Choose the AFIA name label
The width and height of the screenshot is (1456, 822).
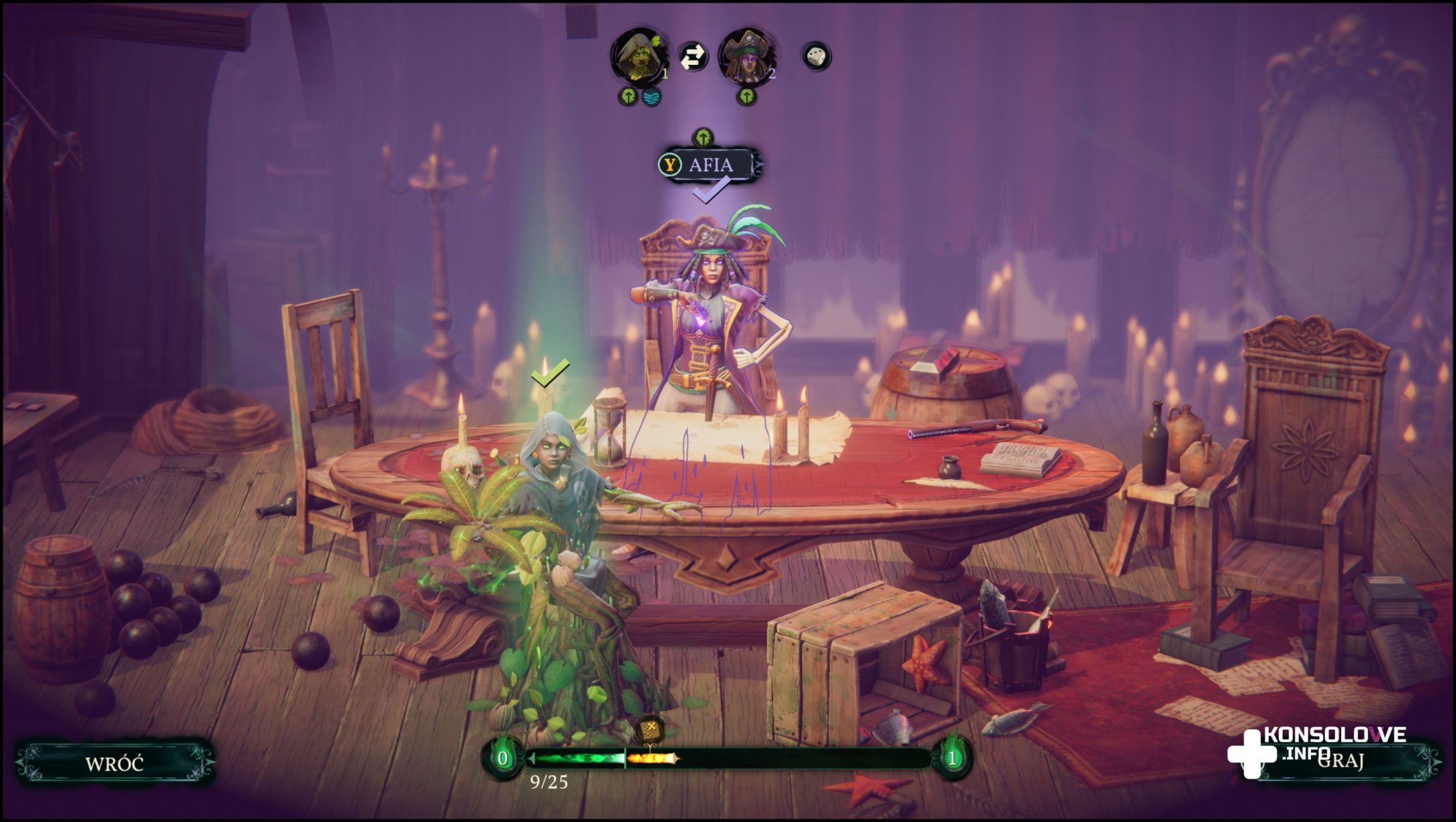710,165
